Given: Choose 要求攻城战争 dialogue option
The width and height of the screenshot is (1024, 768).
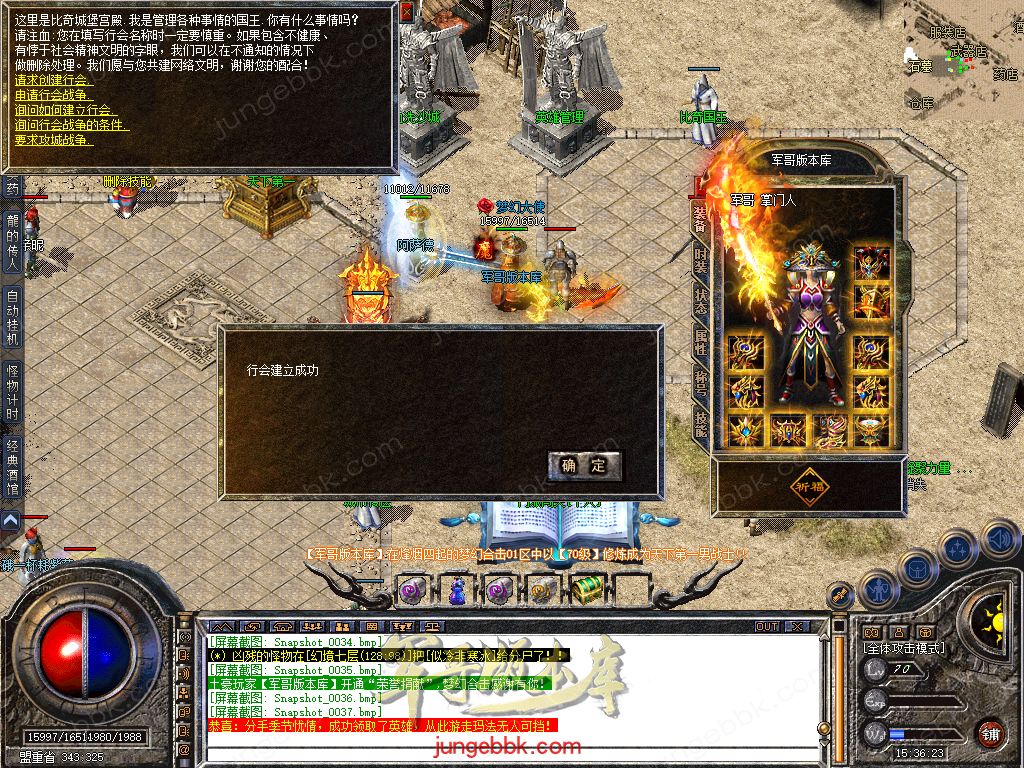Looking at the screenshot, I should pyautogui.click(x=54, y=140).
